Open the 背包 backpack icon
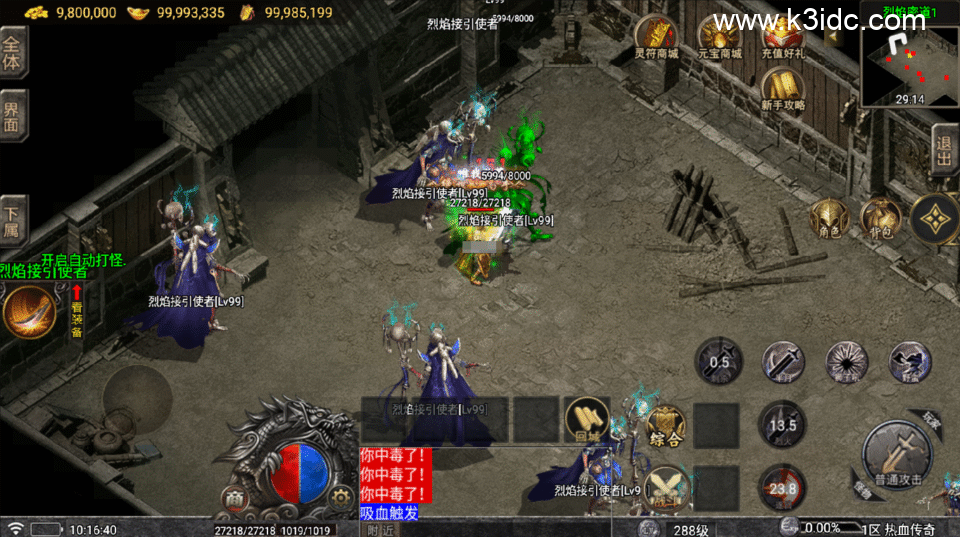Screen dimensions: 960x537 pyautogui.click(x=881, y=217)
